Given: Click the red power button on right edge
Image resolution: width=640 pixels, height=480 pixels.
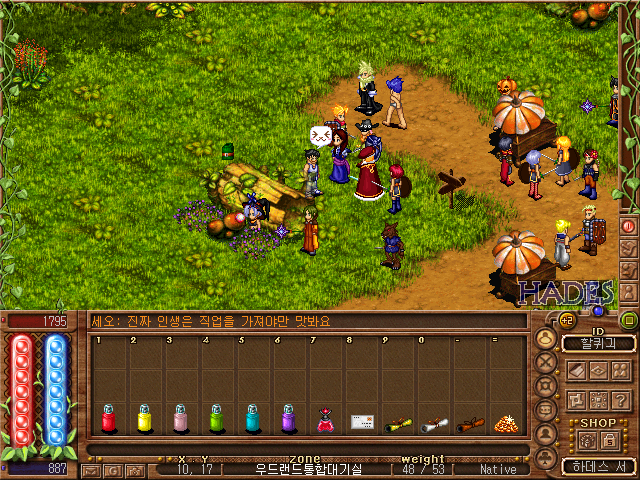Looking at the screenshot, I should pyautogui.click(x=629, y=226).
